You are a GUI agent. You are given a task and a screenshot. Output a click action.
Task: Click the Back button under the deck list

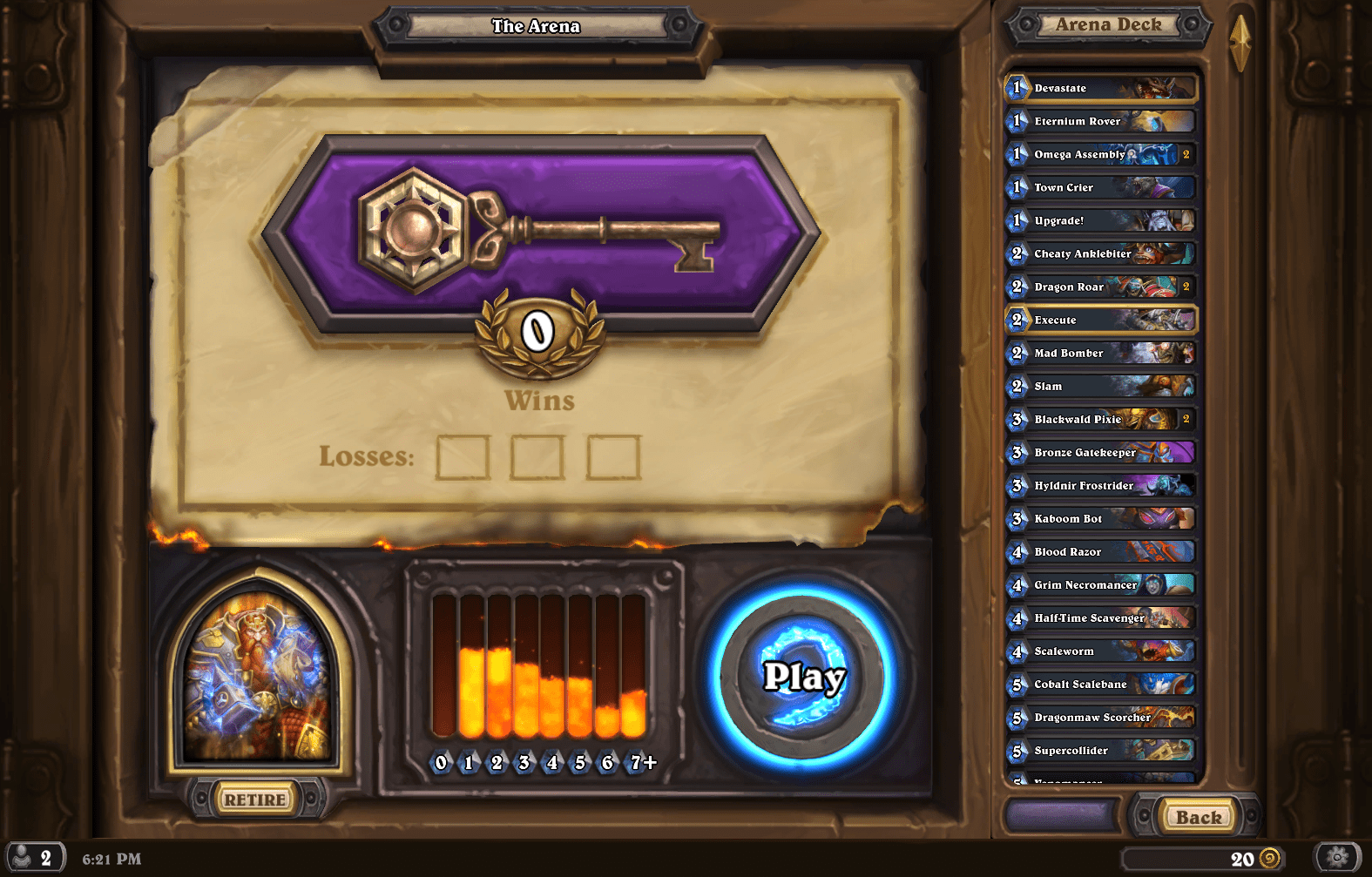1198,818
